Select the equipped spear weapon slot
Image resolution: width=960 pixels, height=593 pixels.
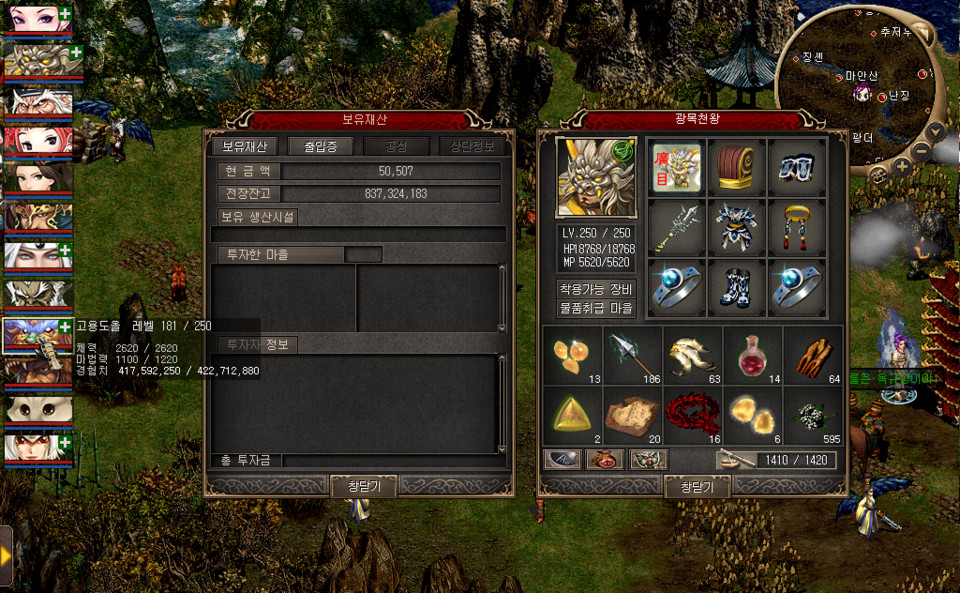pos(677,228)
